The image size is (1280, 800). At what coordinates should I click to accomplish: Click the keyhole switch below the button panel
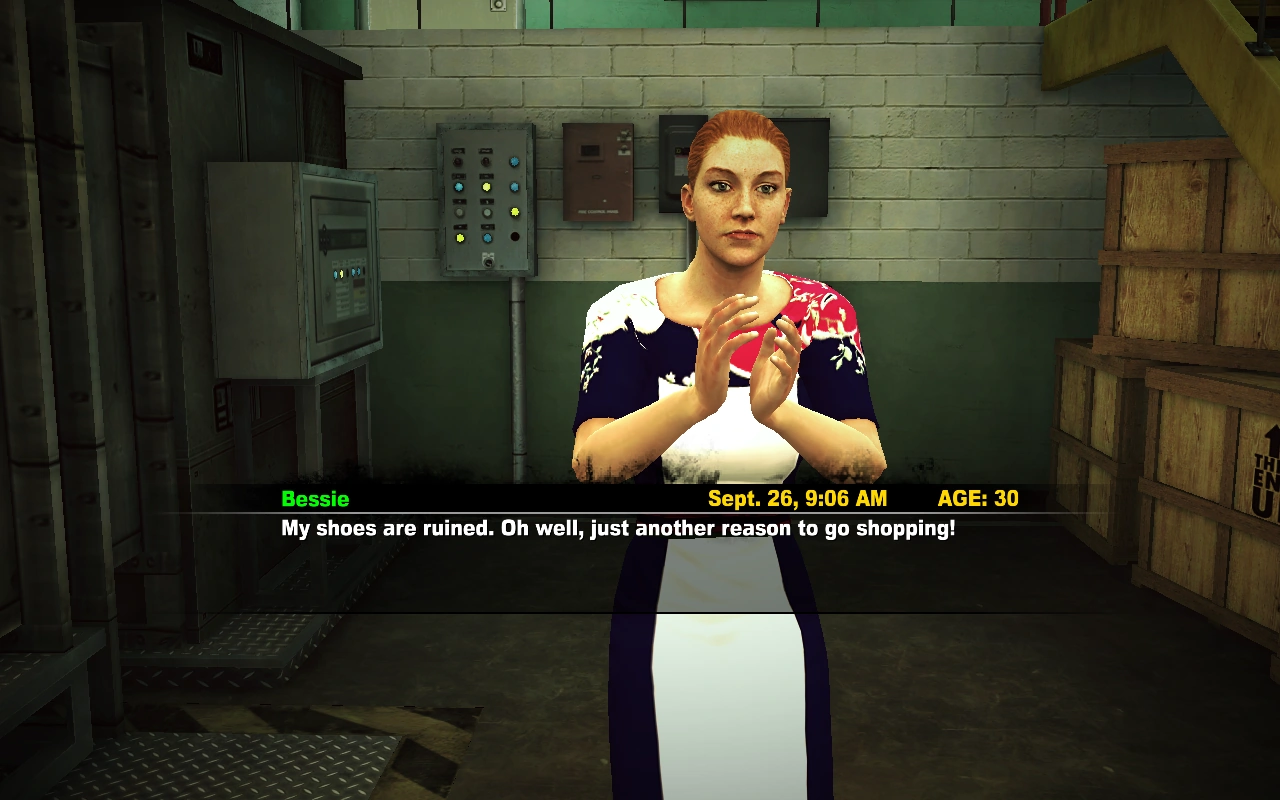click(x=489, y=262)
